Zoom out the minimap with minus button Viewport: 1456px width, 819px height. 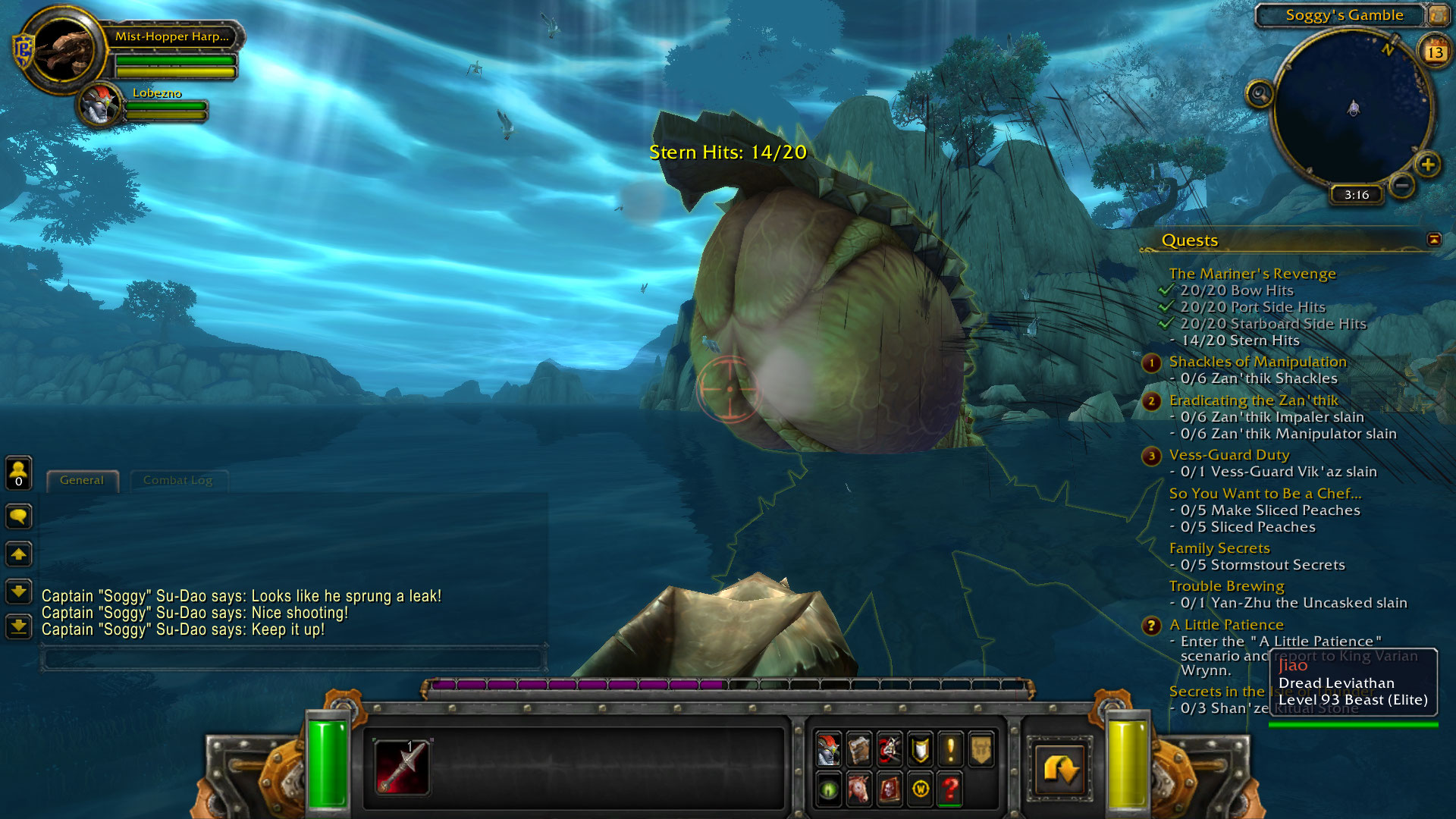click(x=1402, y=185)
